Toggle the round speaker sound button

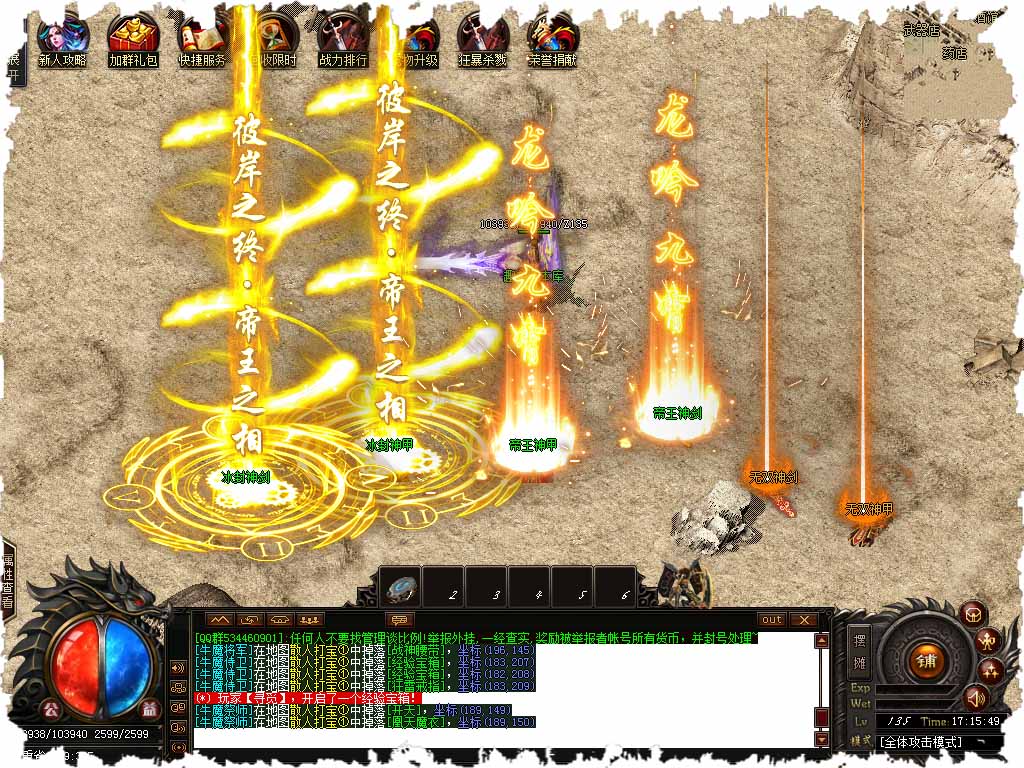point(974,697)
